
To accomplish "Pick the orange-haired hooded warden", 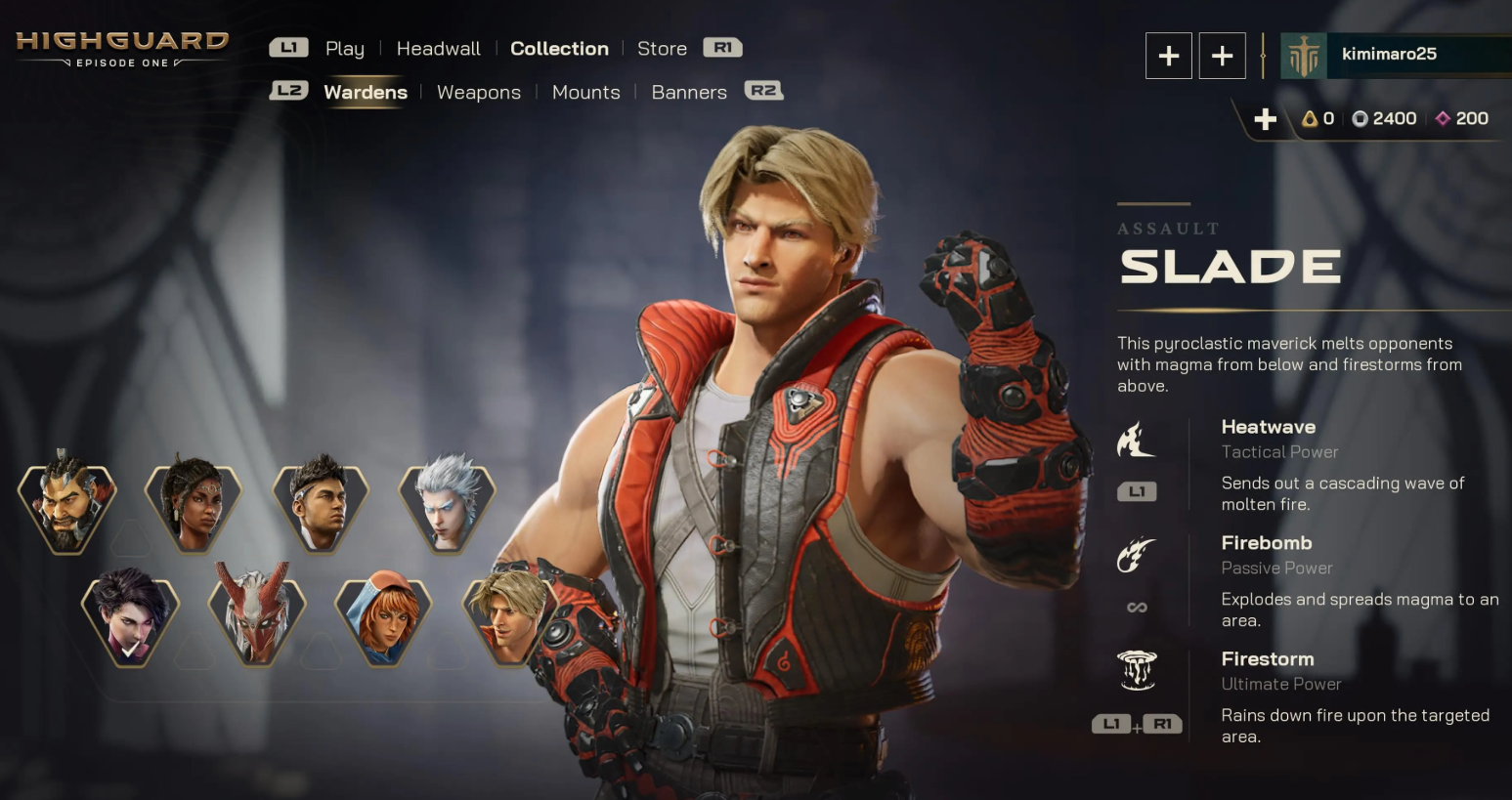I will point(383,617).
